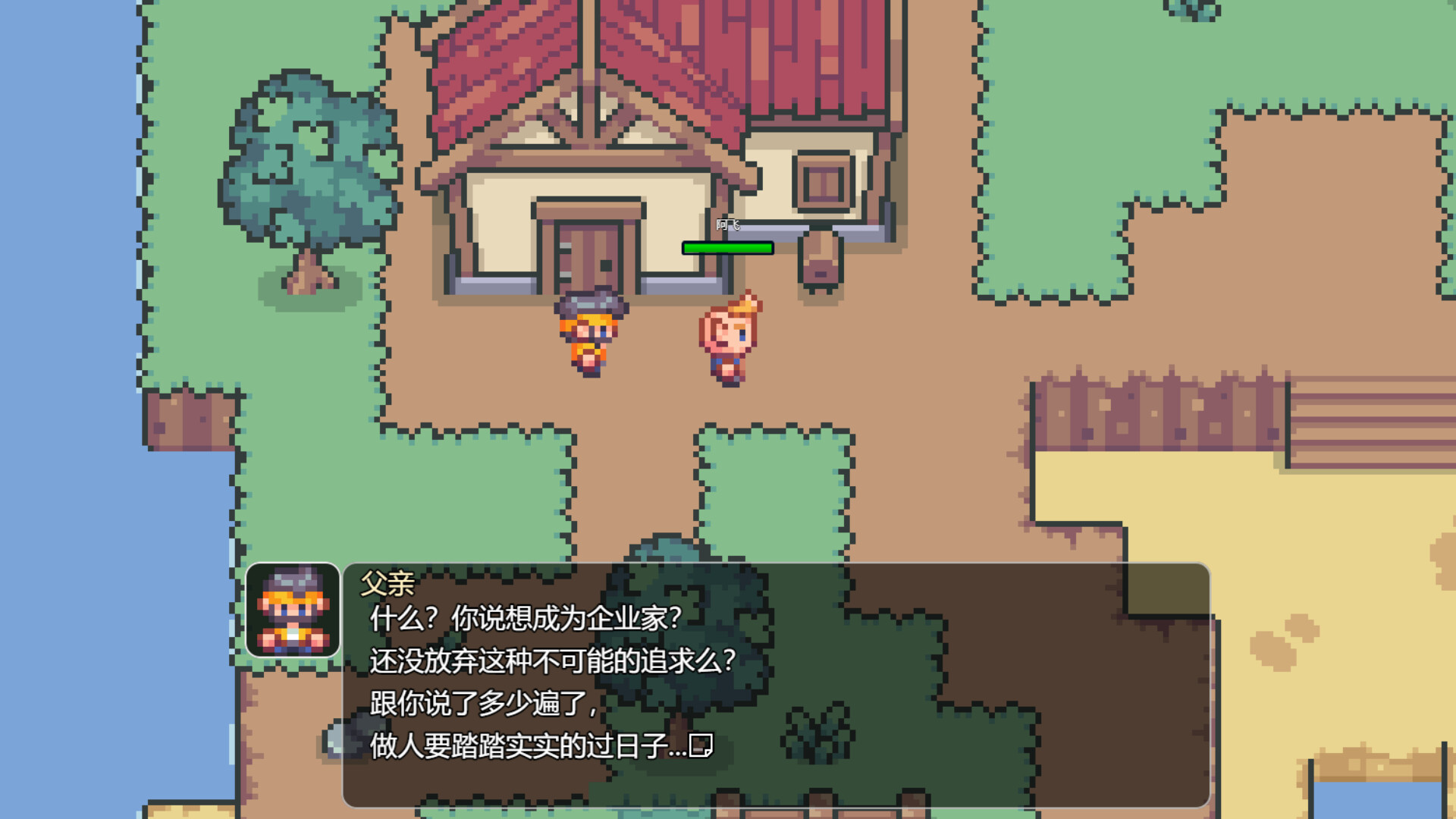Click the dialogue line 什么？你说想成为企业家?
1456x819 pixels.
(x=527, y=620)
